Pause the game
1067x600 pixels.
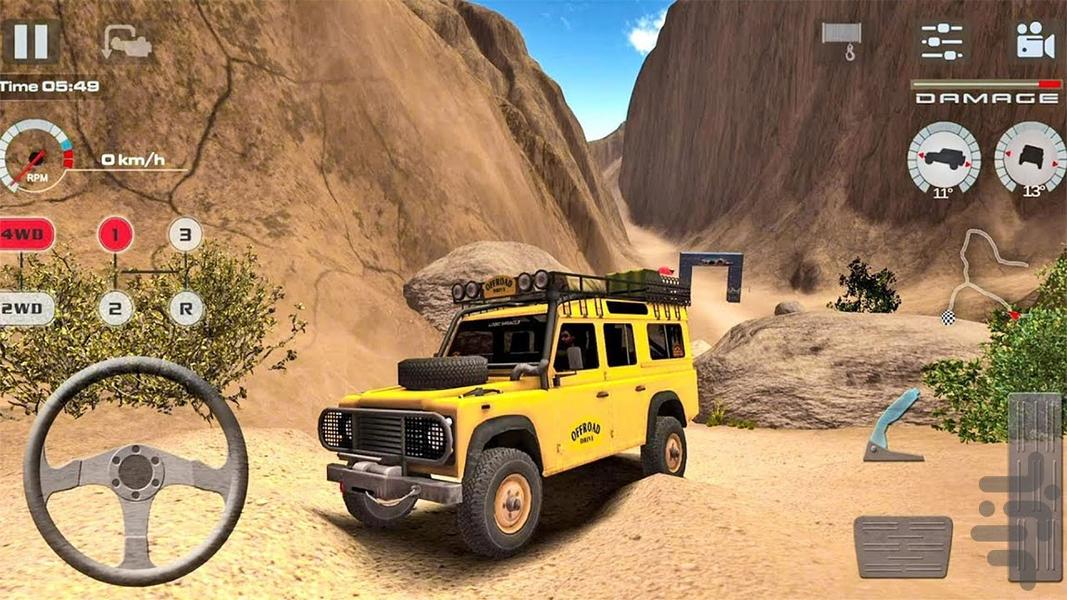point(30,41)
